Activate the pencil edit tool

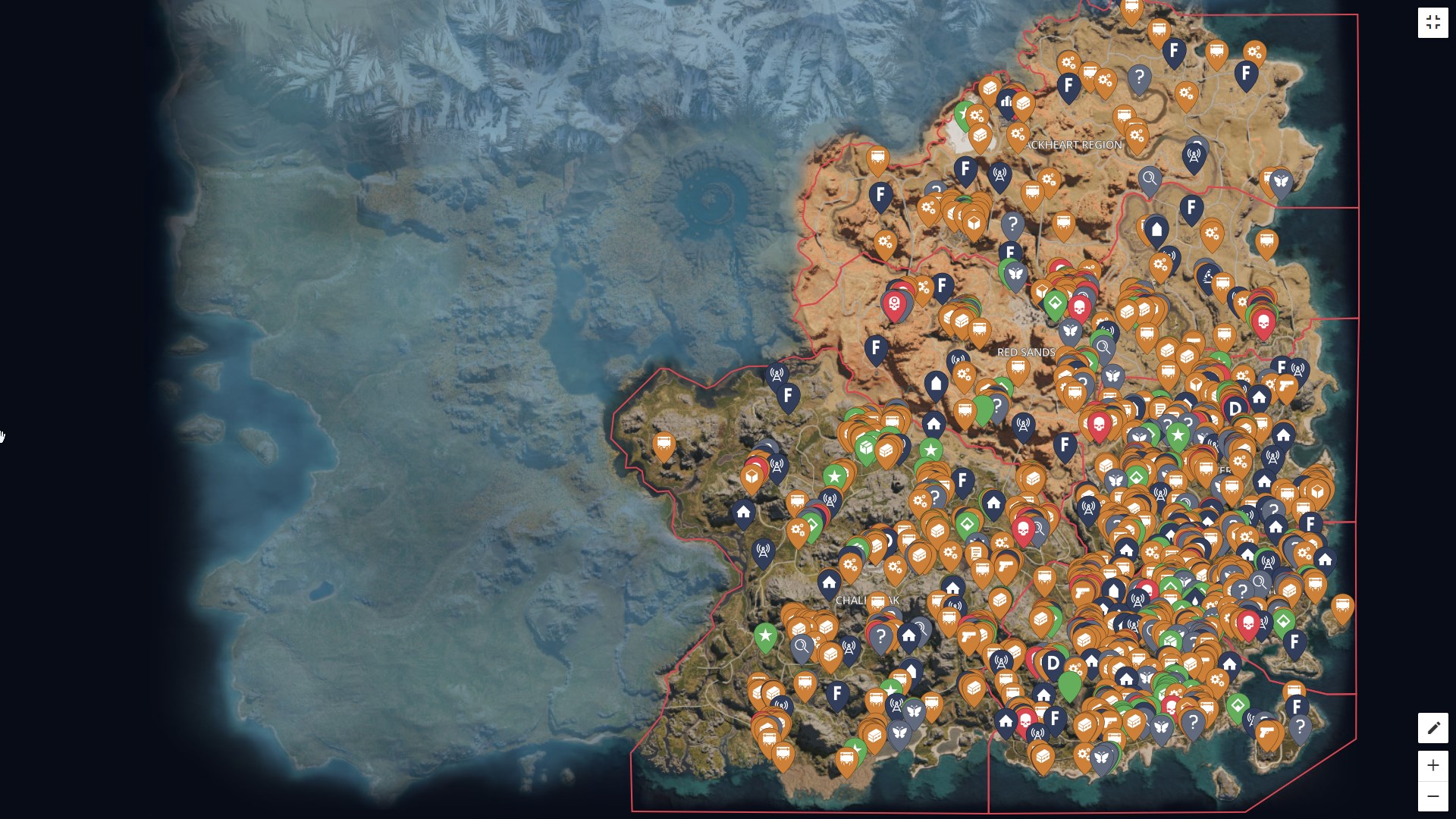[1432, 729]
